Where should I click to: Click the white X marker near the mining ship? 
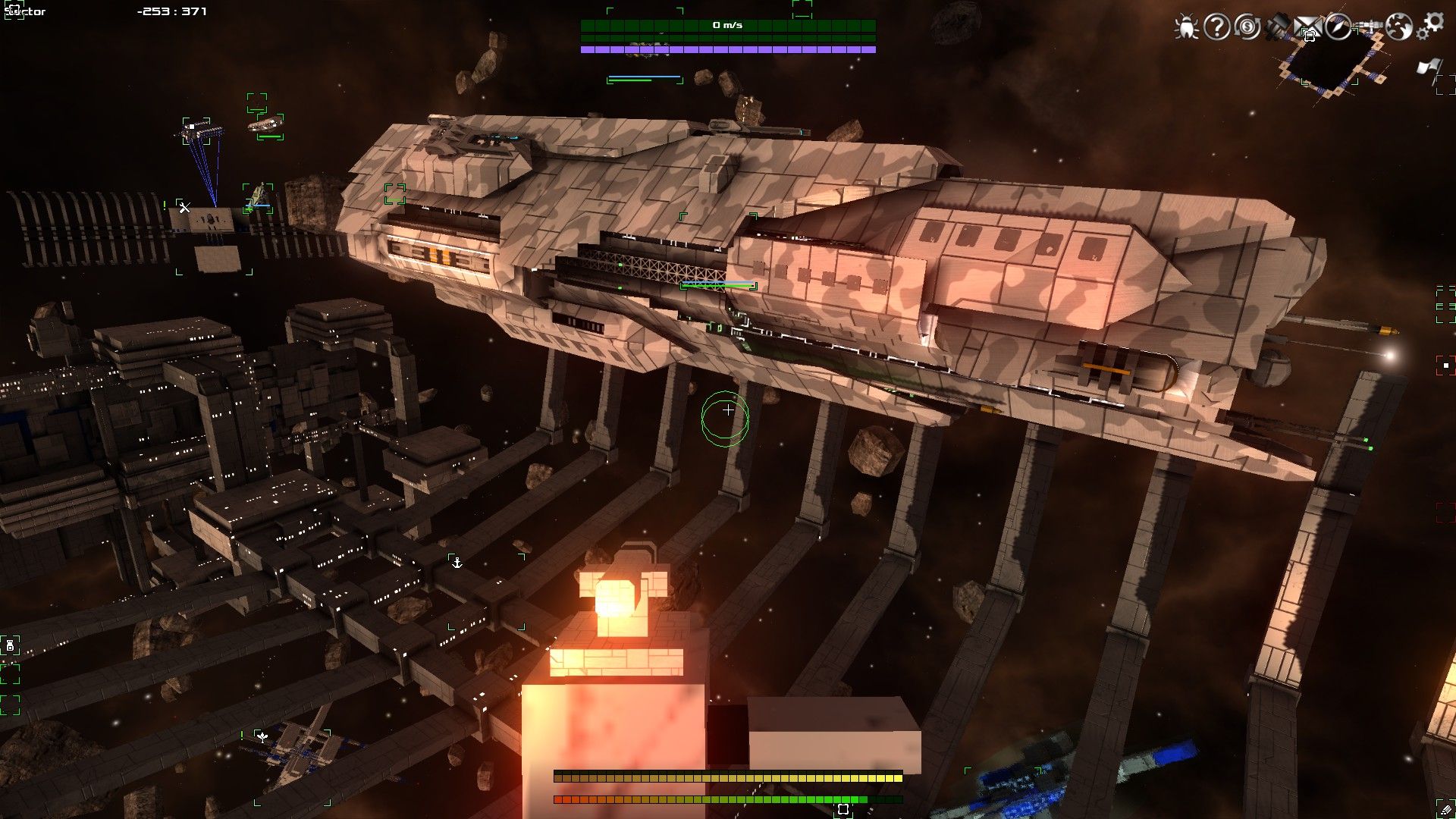(184, 206)
